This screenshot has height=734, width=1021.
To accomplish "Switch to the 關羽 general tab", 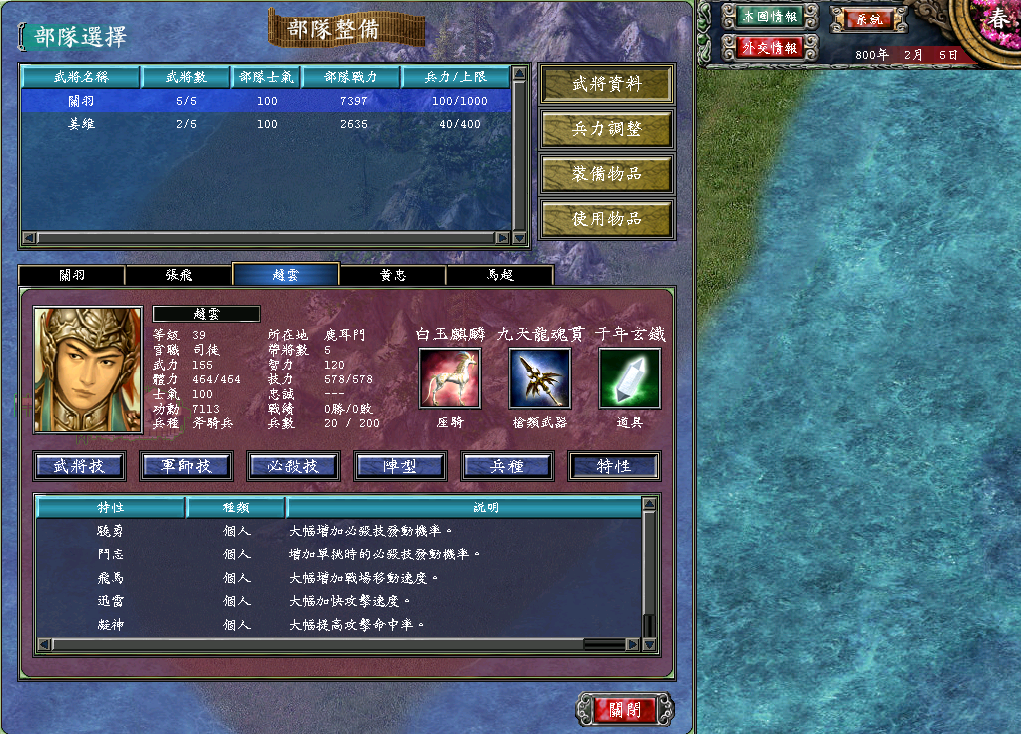I will tap(71, 275).
